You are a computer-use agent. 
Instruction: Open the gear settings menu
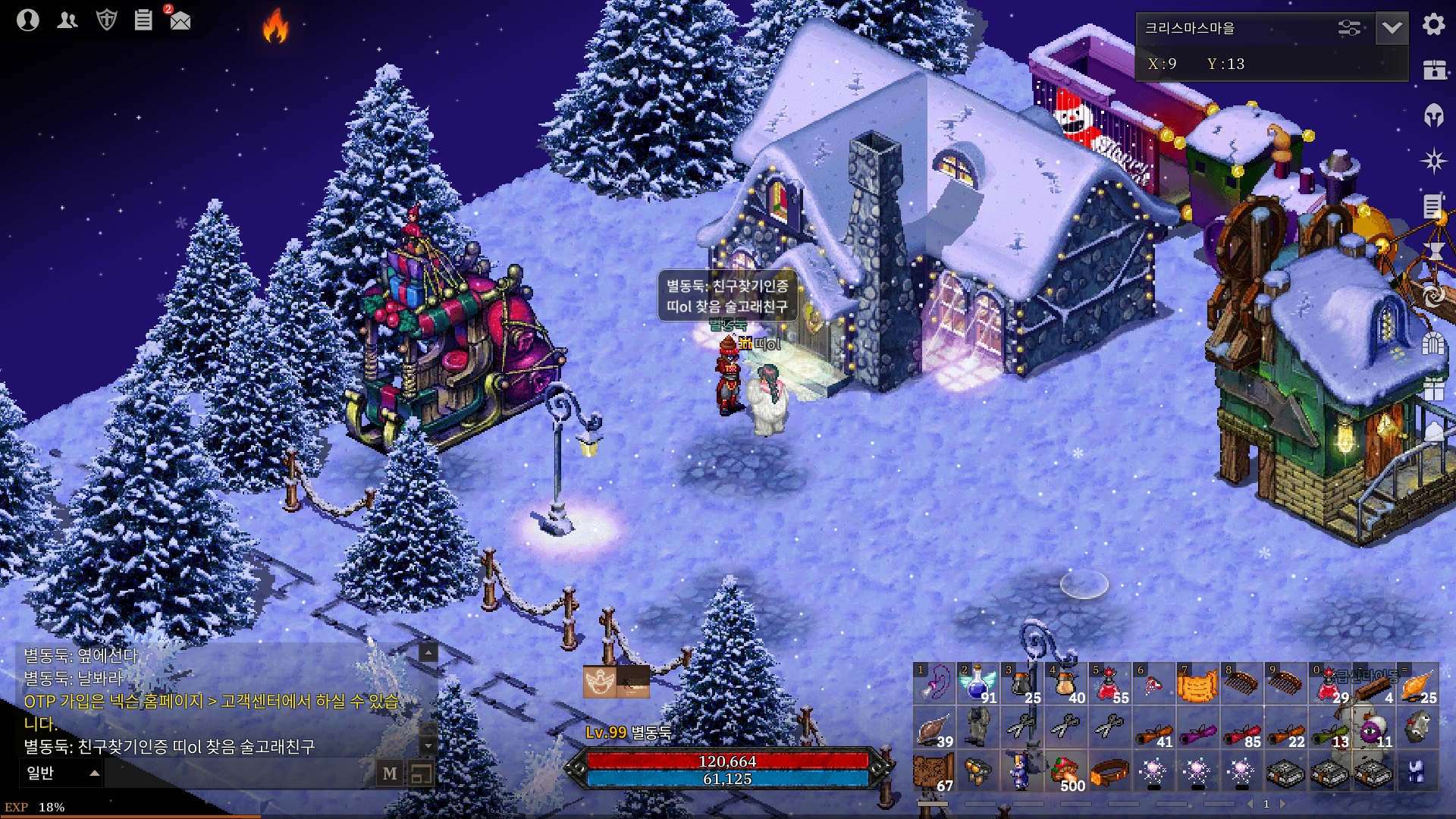[1433, 25]
